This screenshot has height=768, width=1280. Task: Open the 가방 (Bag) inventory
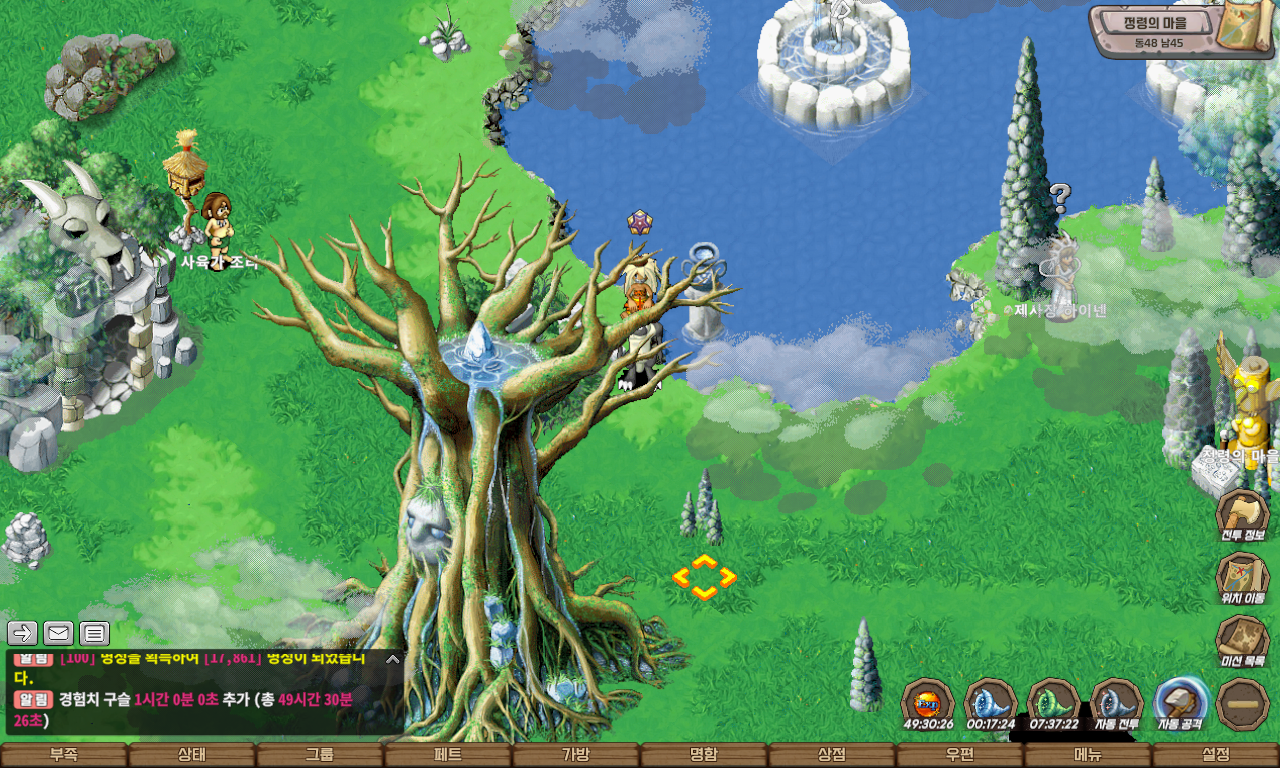point(576,755)
